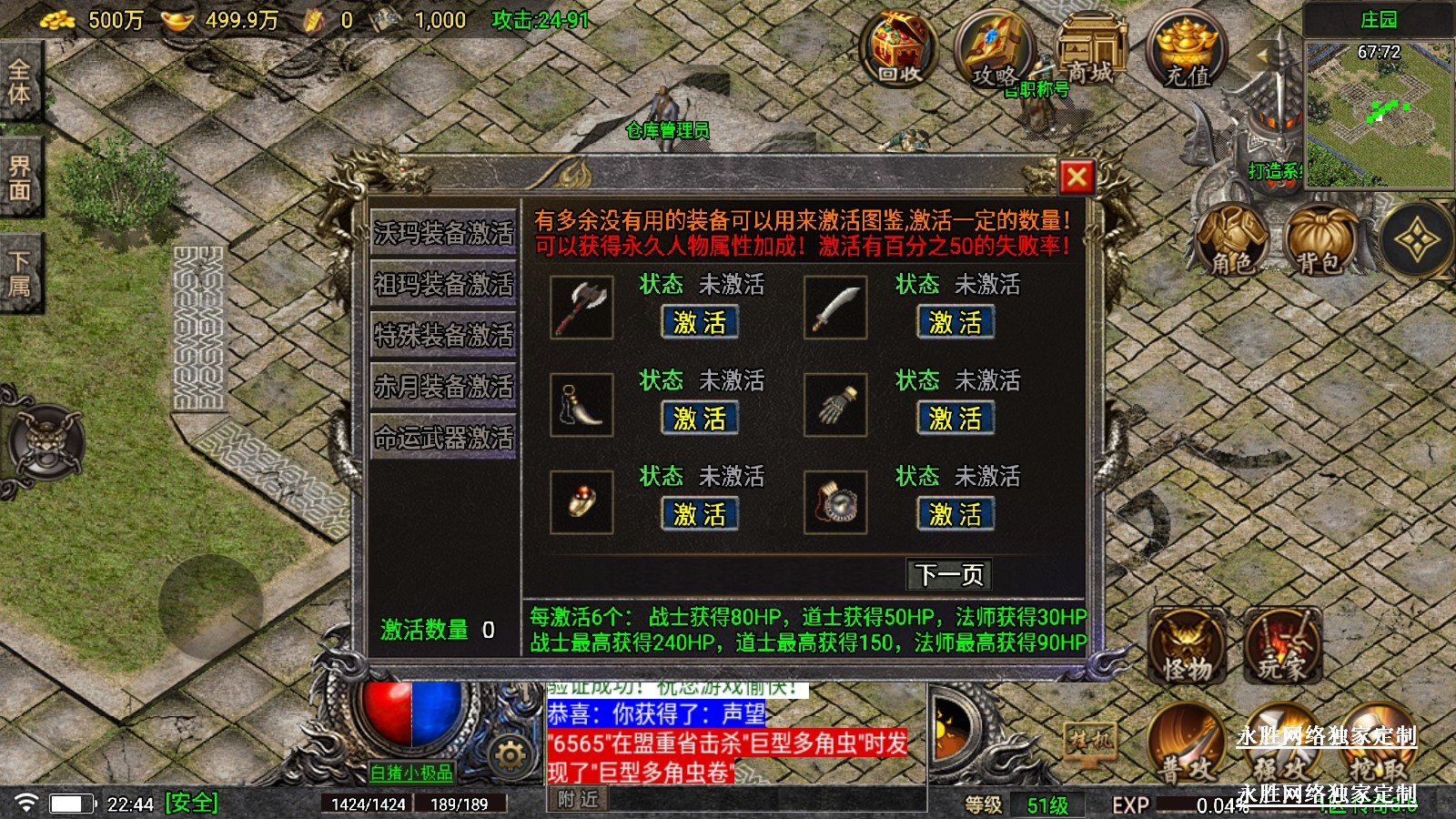Switch to 沃玛装备激活 tab
Viewport: 1456px width, 819px height.
pyautogui.click(x=443, y=233)
